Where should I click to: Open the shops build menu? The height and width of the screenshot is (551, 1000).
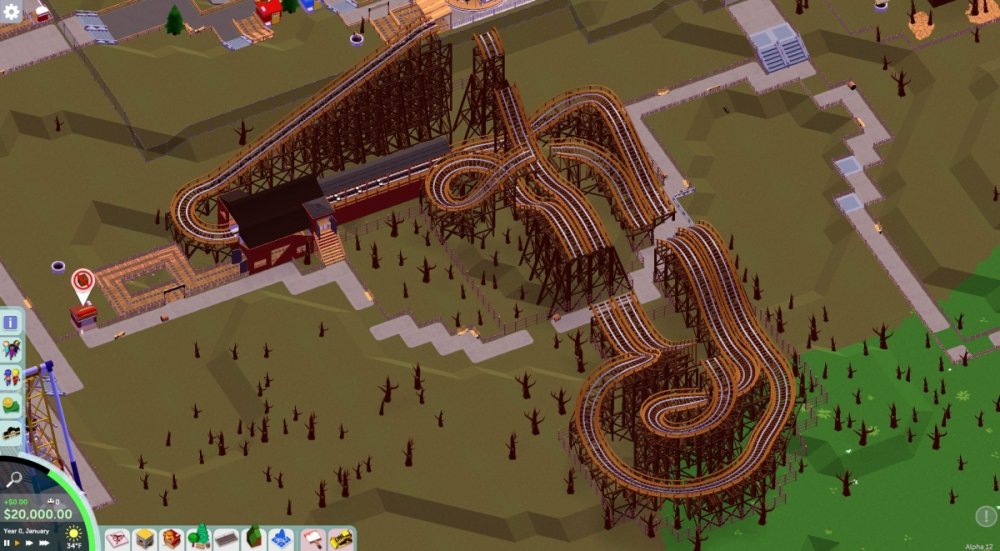click(172, 539)
